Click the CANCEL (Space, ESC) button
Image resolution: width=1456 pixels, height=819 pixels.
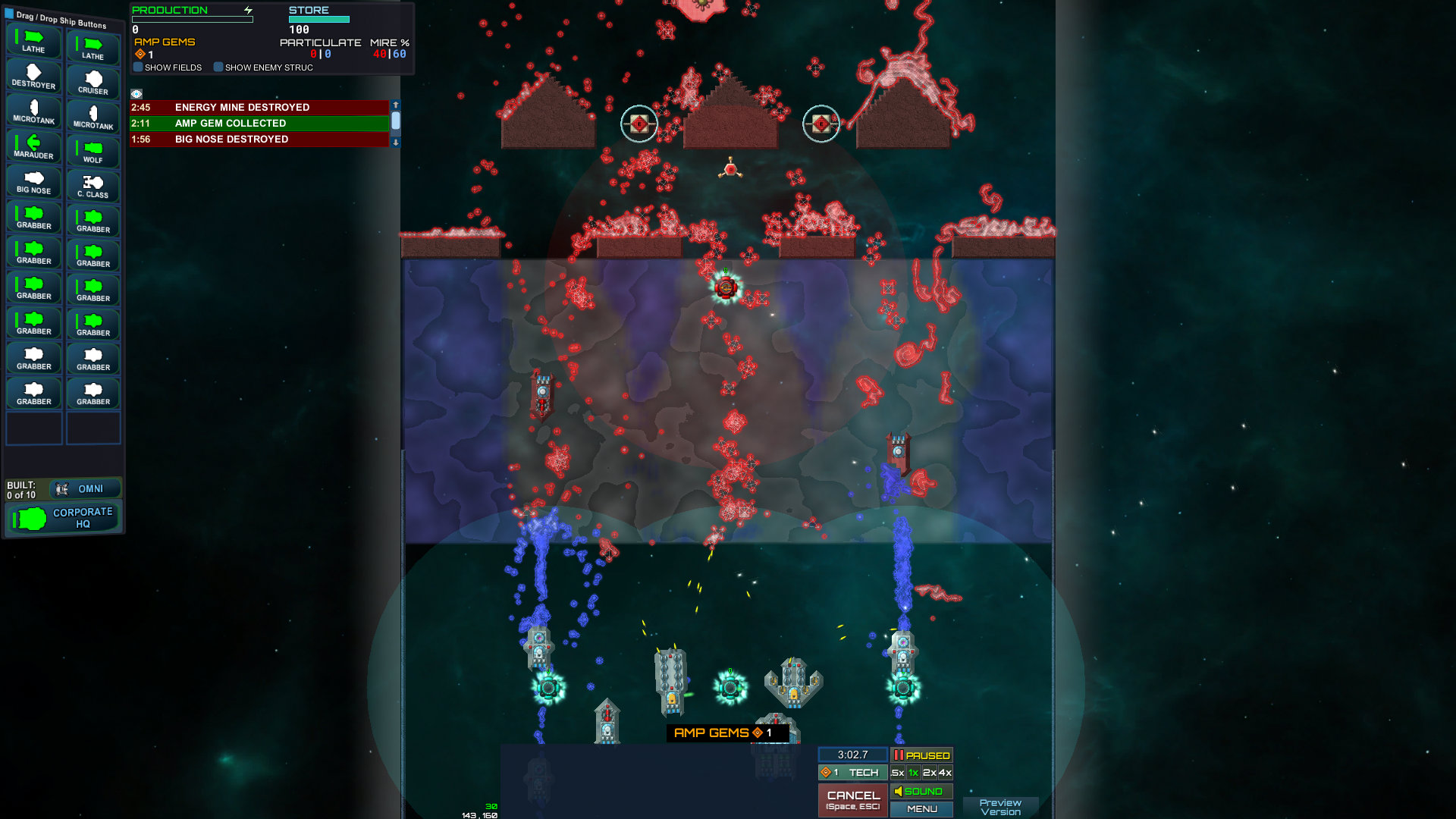coord(852,799)
